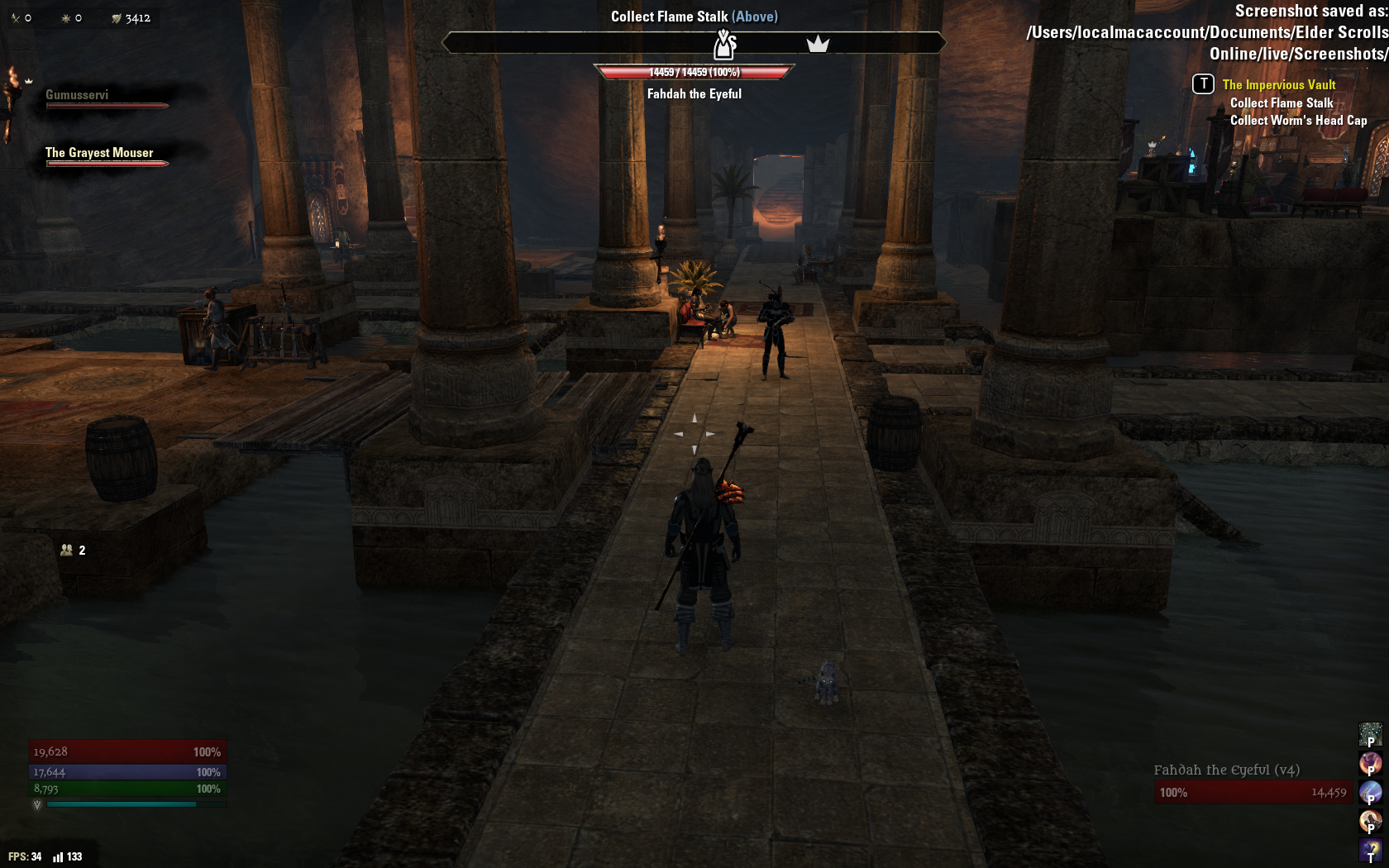Click the fletched arrow counter icon showing 3412

(117, 18)
